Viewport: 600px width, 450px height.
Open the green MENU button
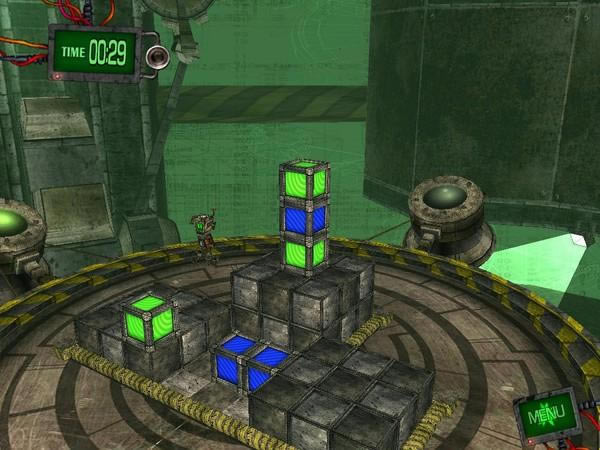click(547, 414)
